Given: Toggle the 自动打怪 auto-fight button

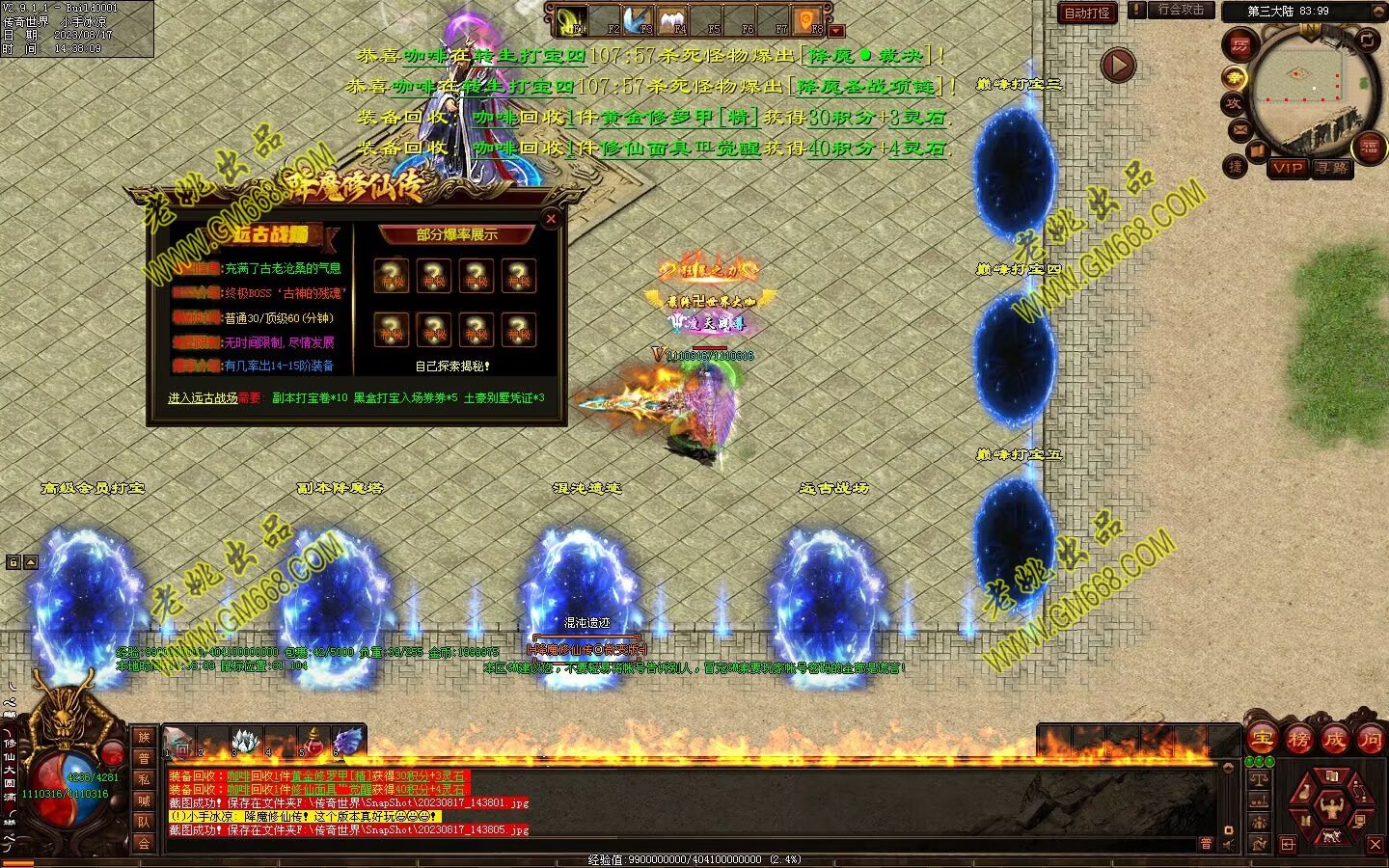Looking at the screenshot, I should coord(1087,13).
